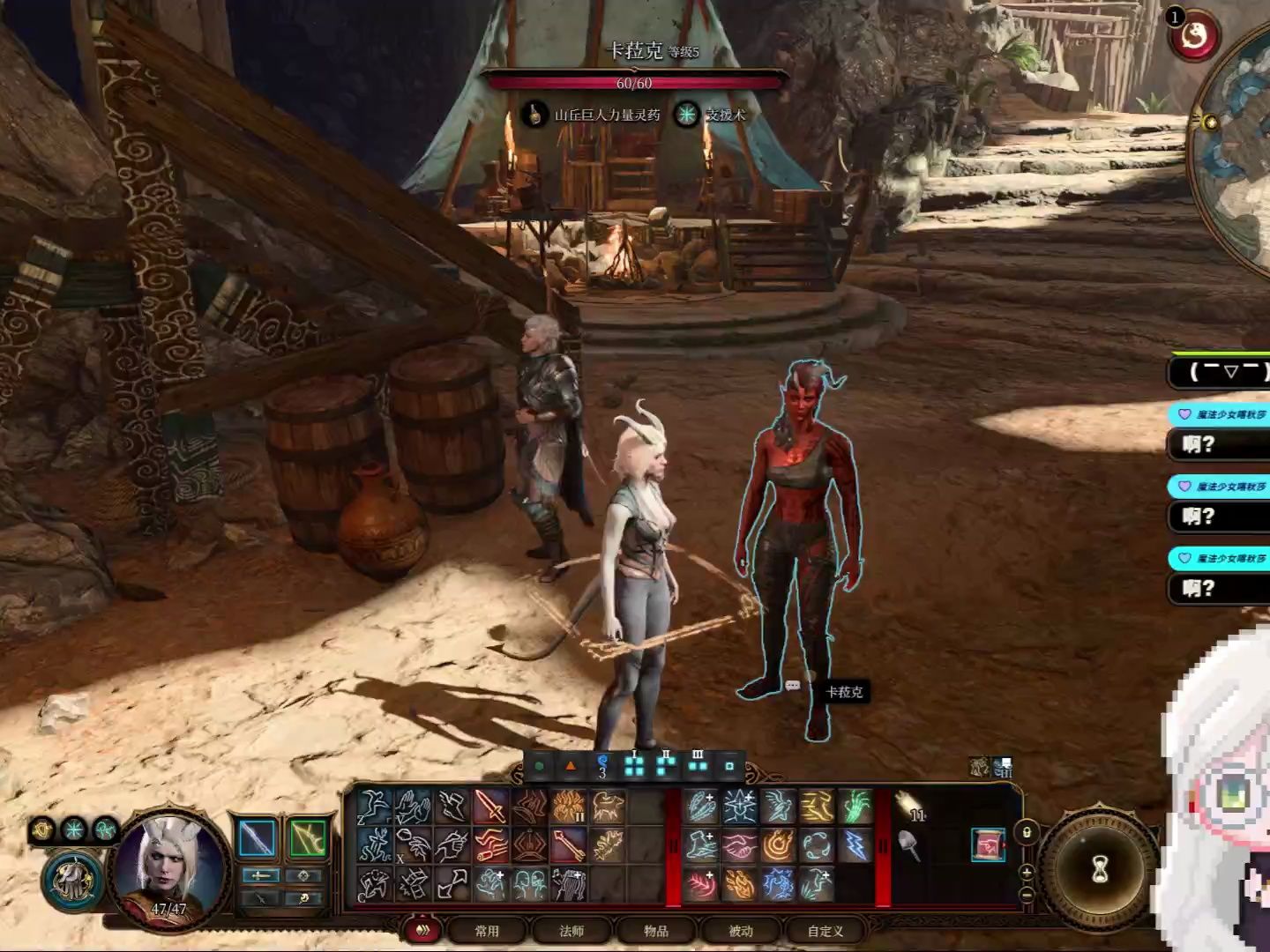Select the shovel item in the hotbar

pos(910,846)
